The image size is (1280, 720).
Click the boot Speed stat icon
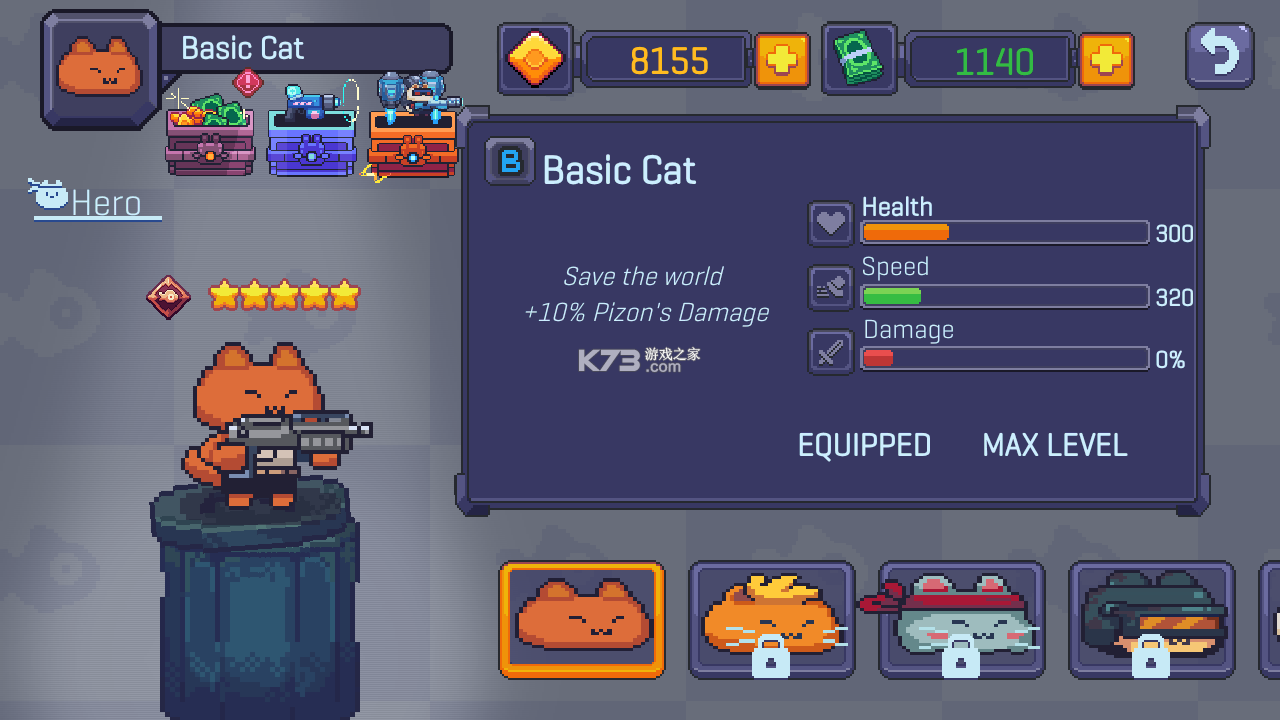[x=830, y=286]
